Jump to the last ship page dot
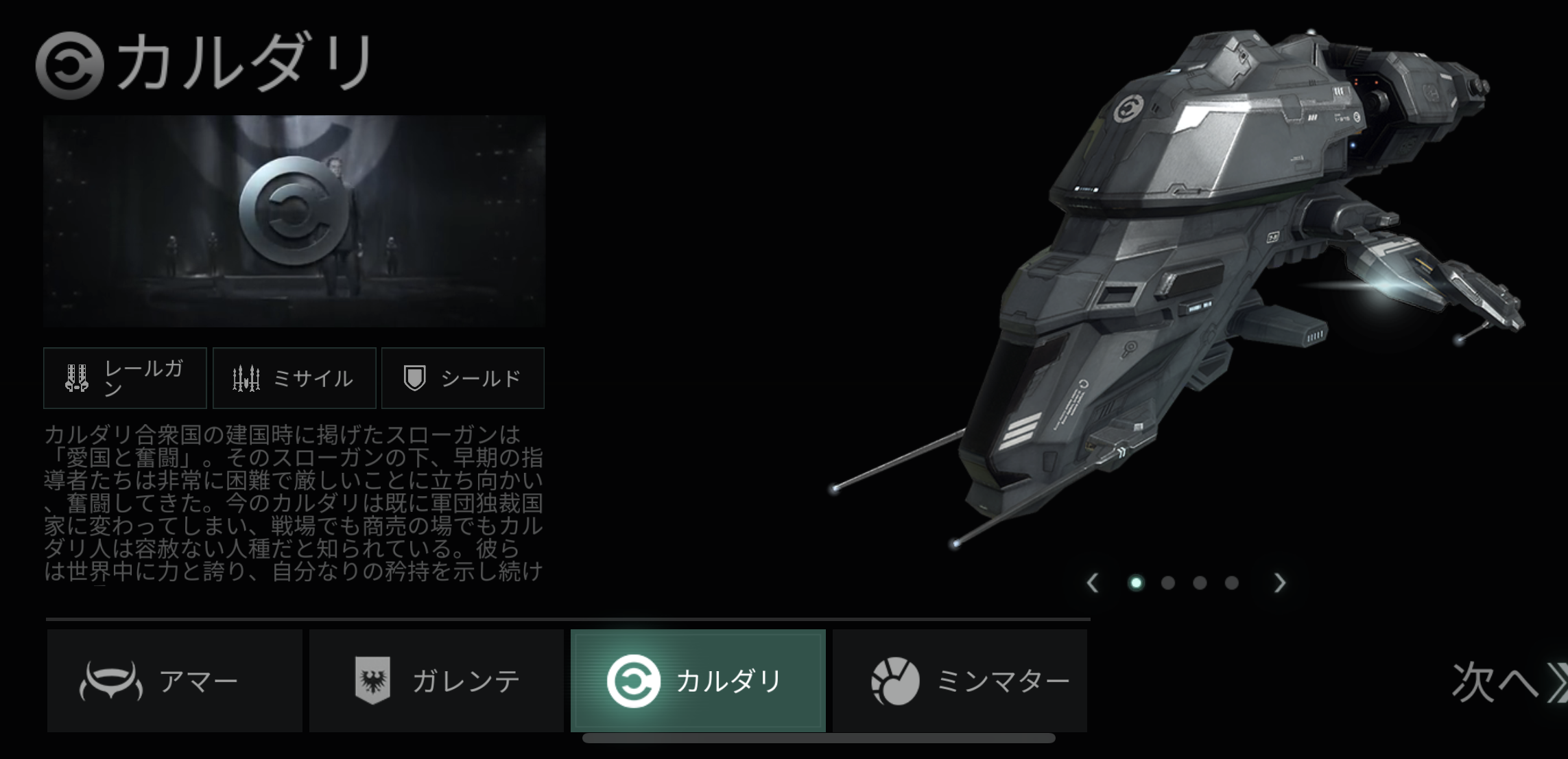This screenshot has height=759, width=1568. [1232, 583]
